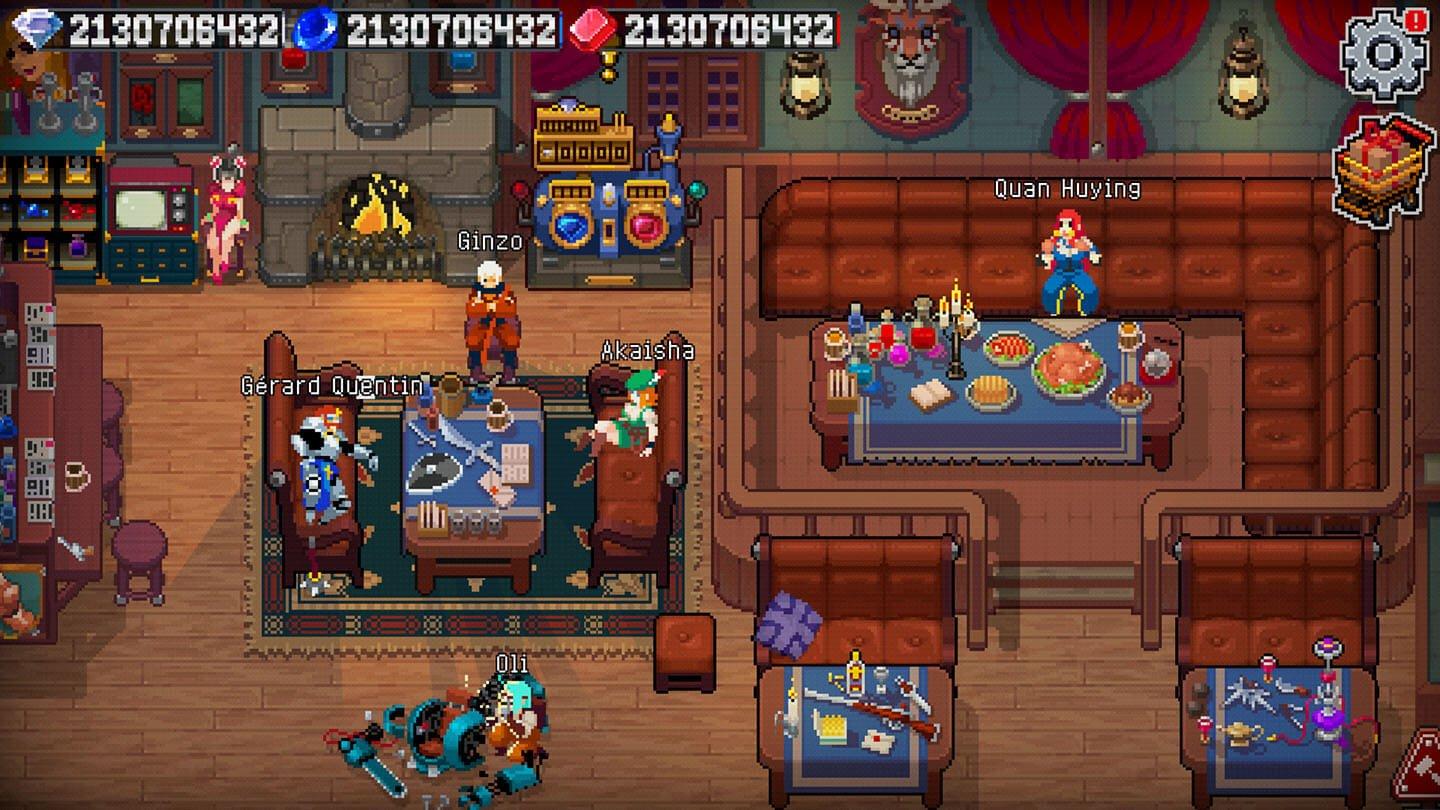The image size is (1440, 810).
Task: Open the gift box cart shop
Action: [x=1383, y=169]
